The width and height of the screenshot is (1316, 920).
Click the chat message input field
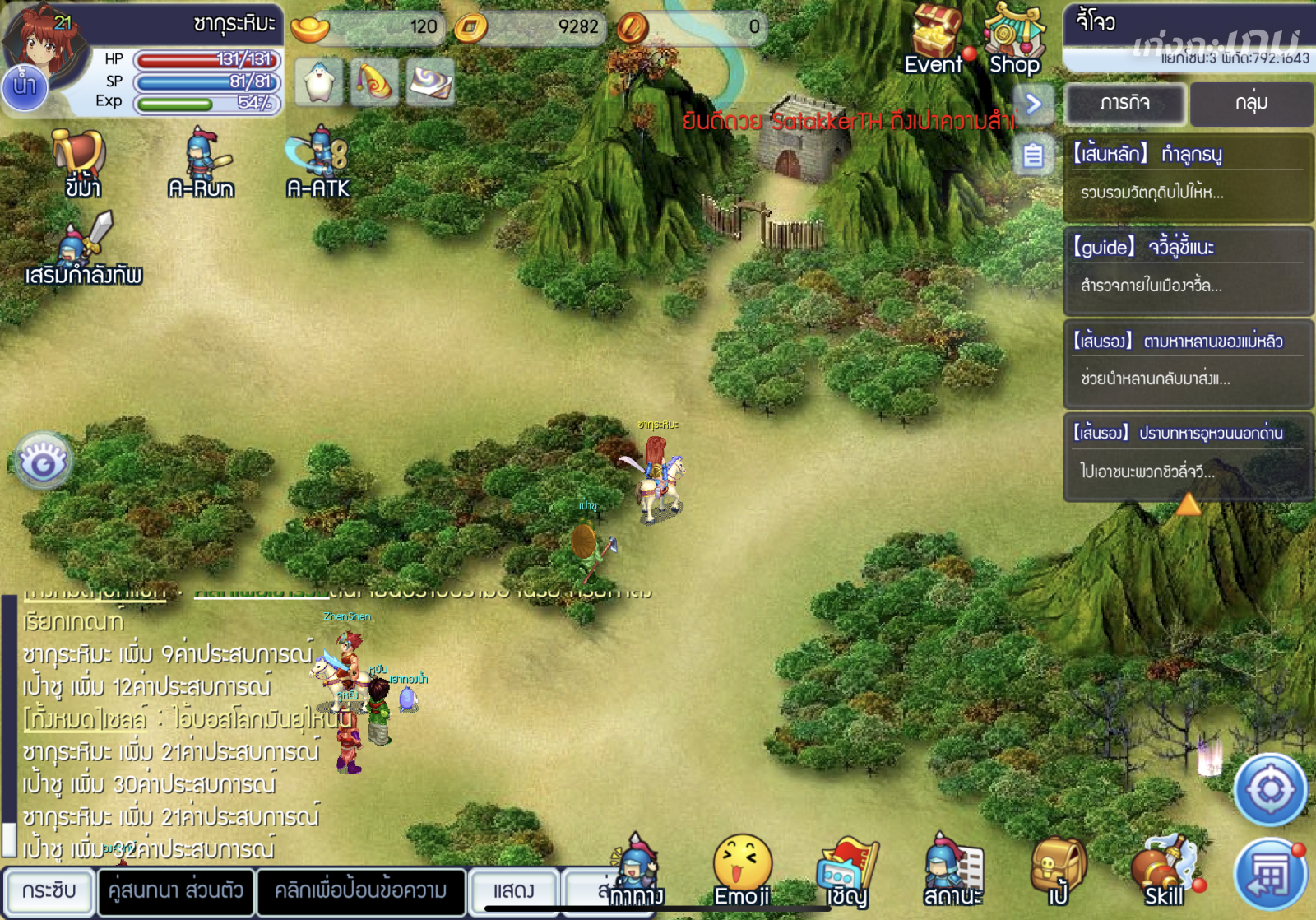[360, 891]
